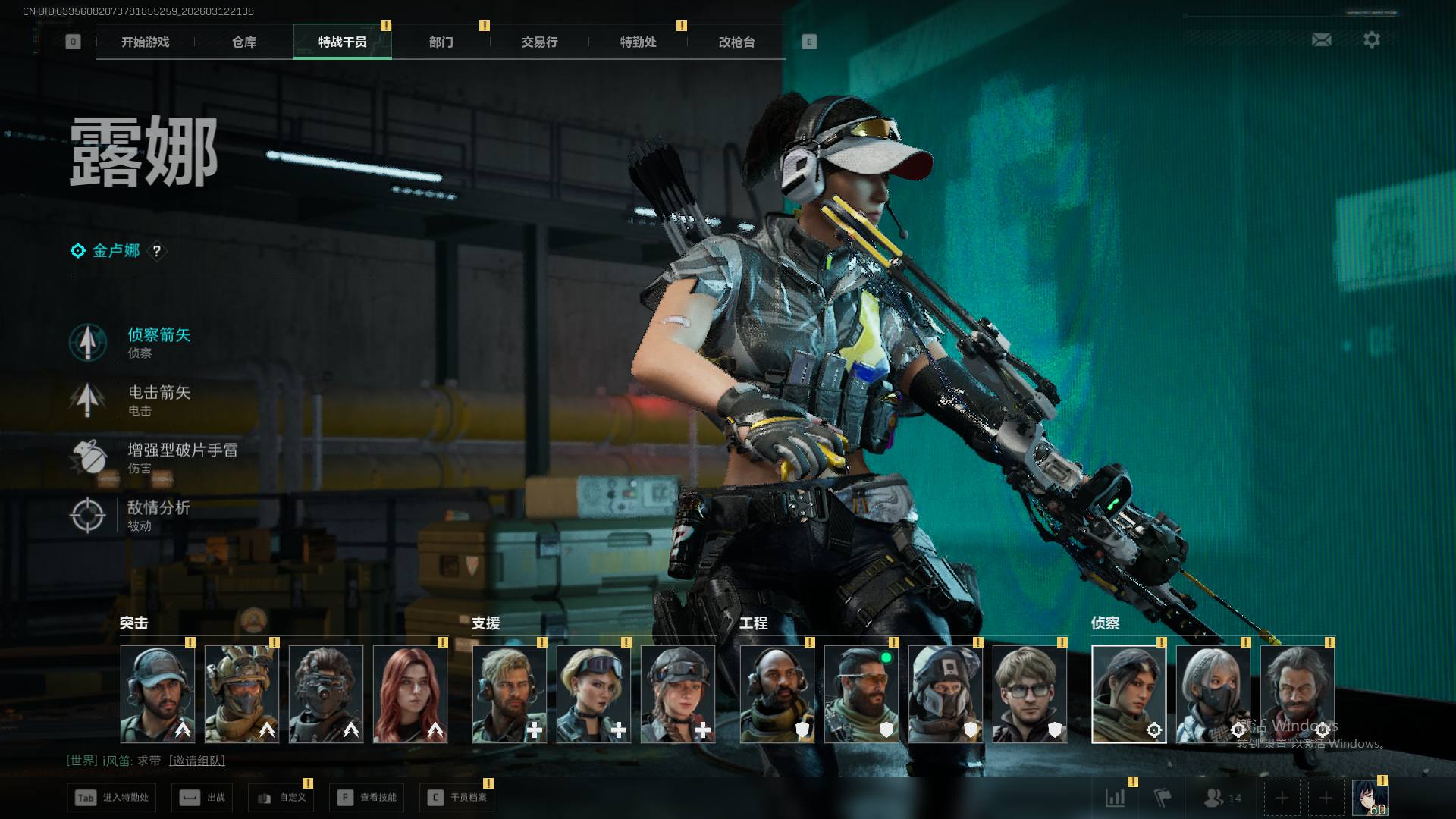Choose the masked silver-haired recon operator
Viewport: 1456px width, 819px height.
click(1213, 694)
